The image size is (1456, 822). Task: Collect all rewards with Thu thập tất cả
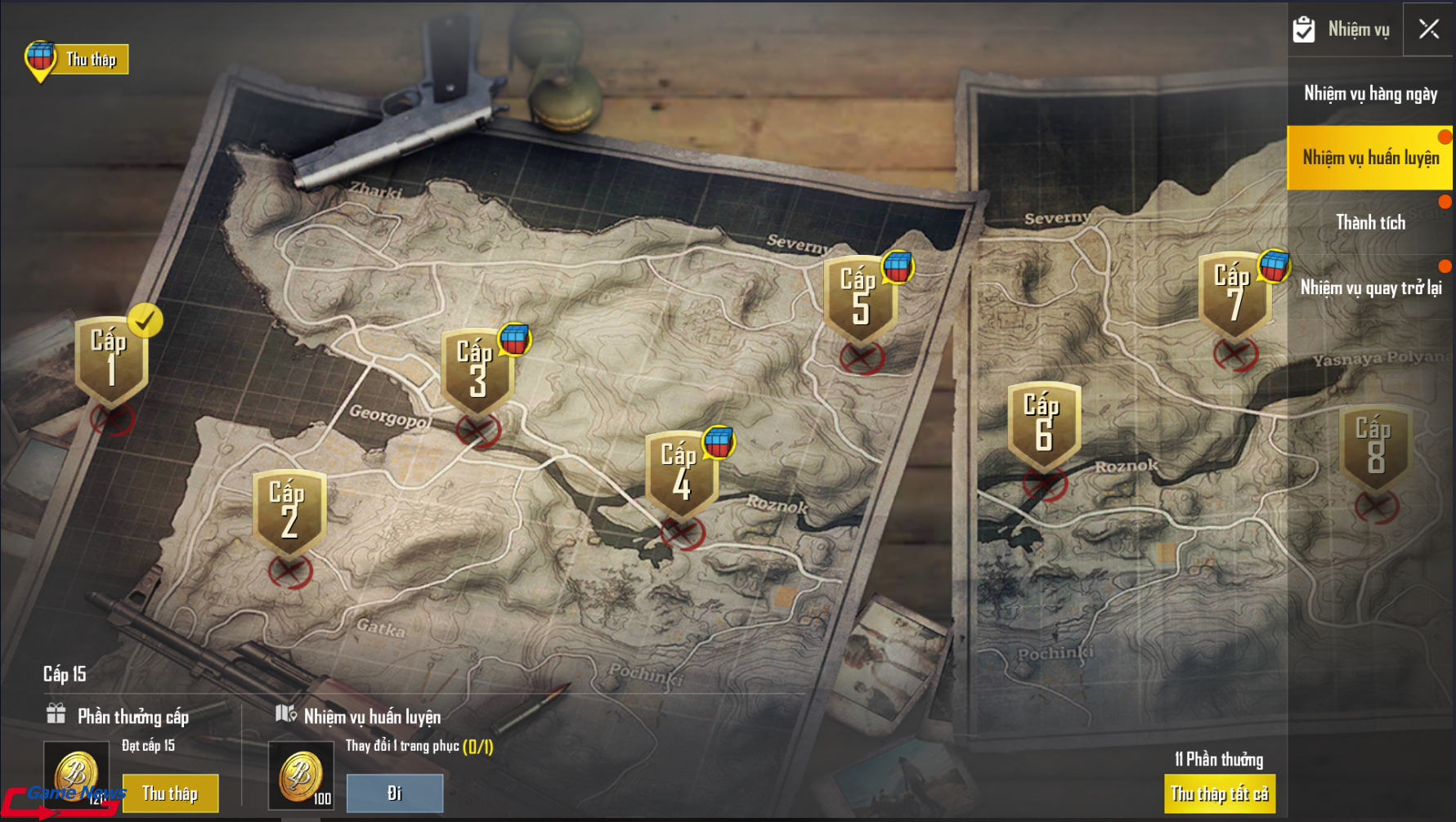point(1219,793)
